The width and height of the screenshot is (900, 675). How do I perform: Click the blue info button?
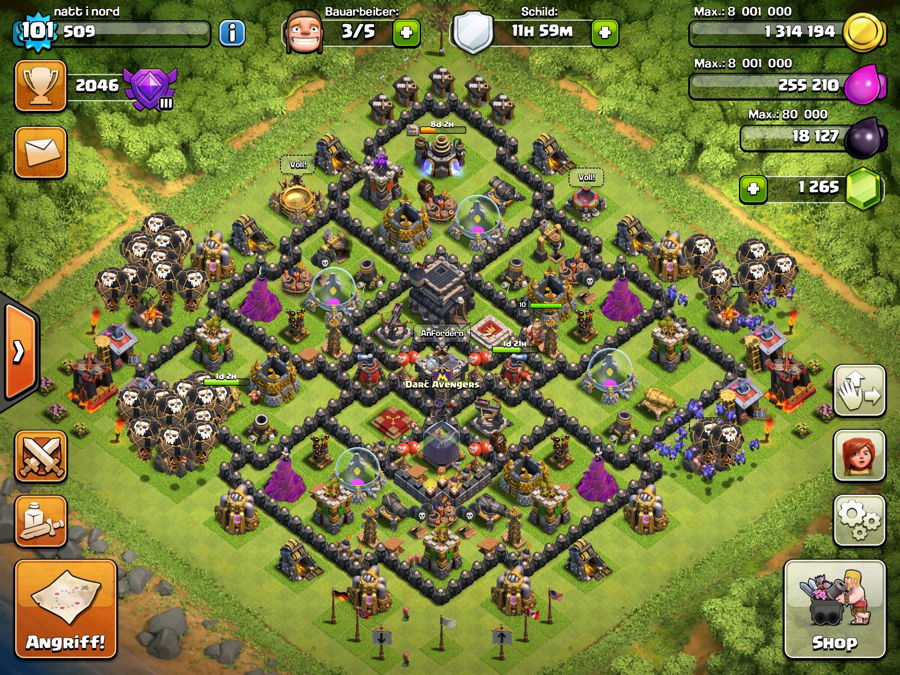[232, 33]
